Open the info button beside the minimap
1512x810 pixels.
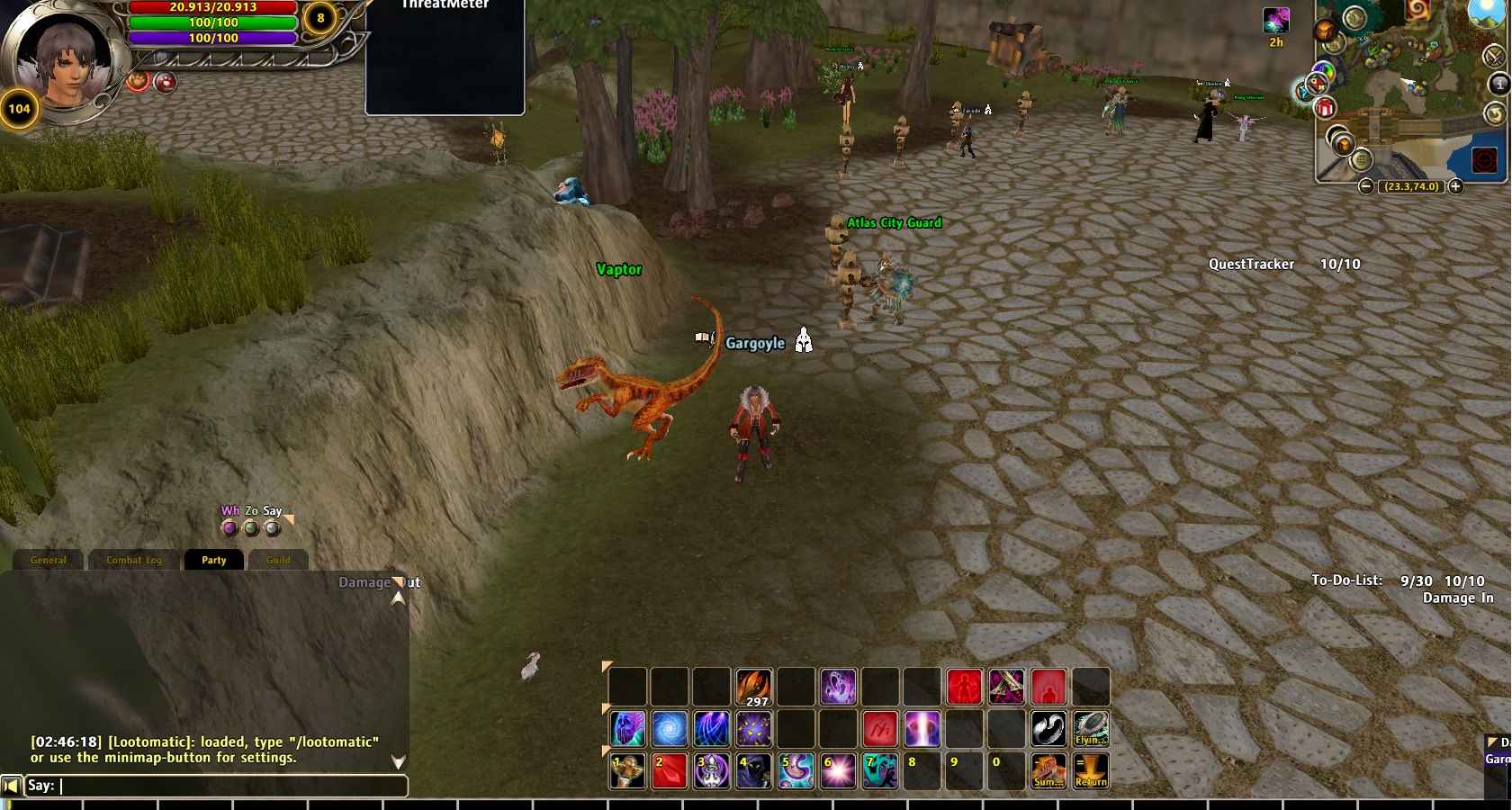tap(1498, 85)
